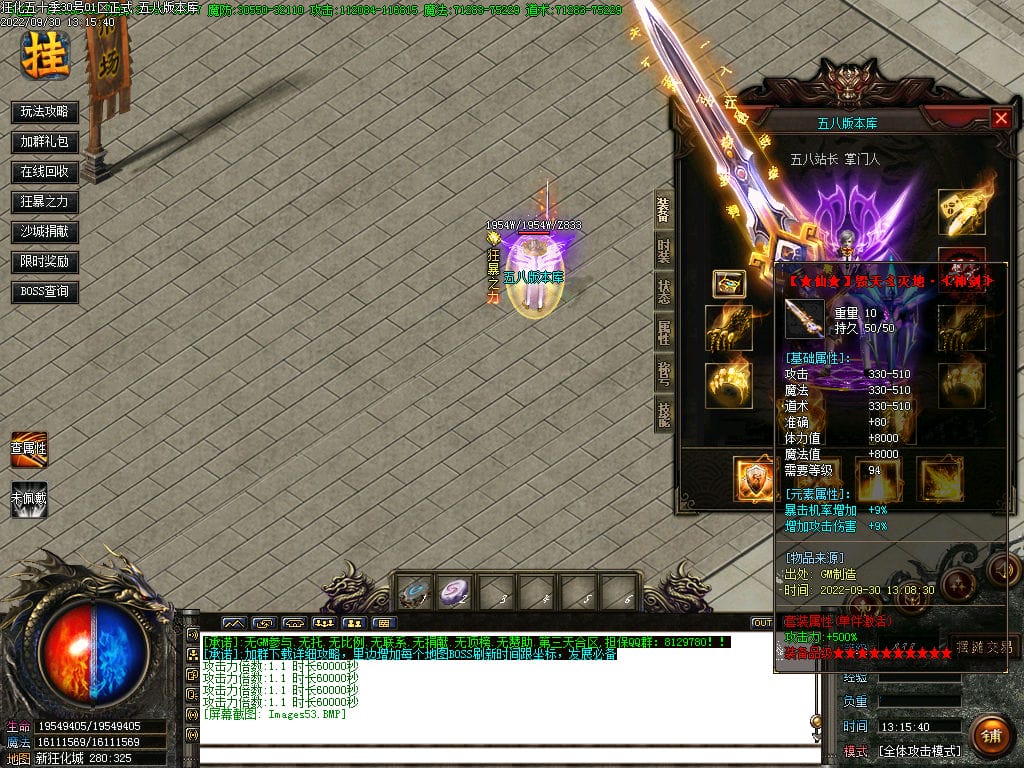Image resolution: width=1024 pixels, height=768 pixels.
Task: Open the BOSS查询 lookup
Action: pos(45,292)
